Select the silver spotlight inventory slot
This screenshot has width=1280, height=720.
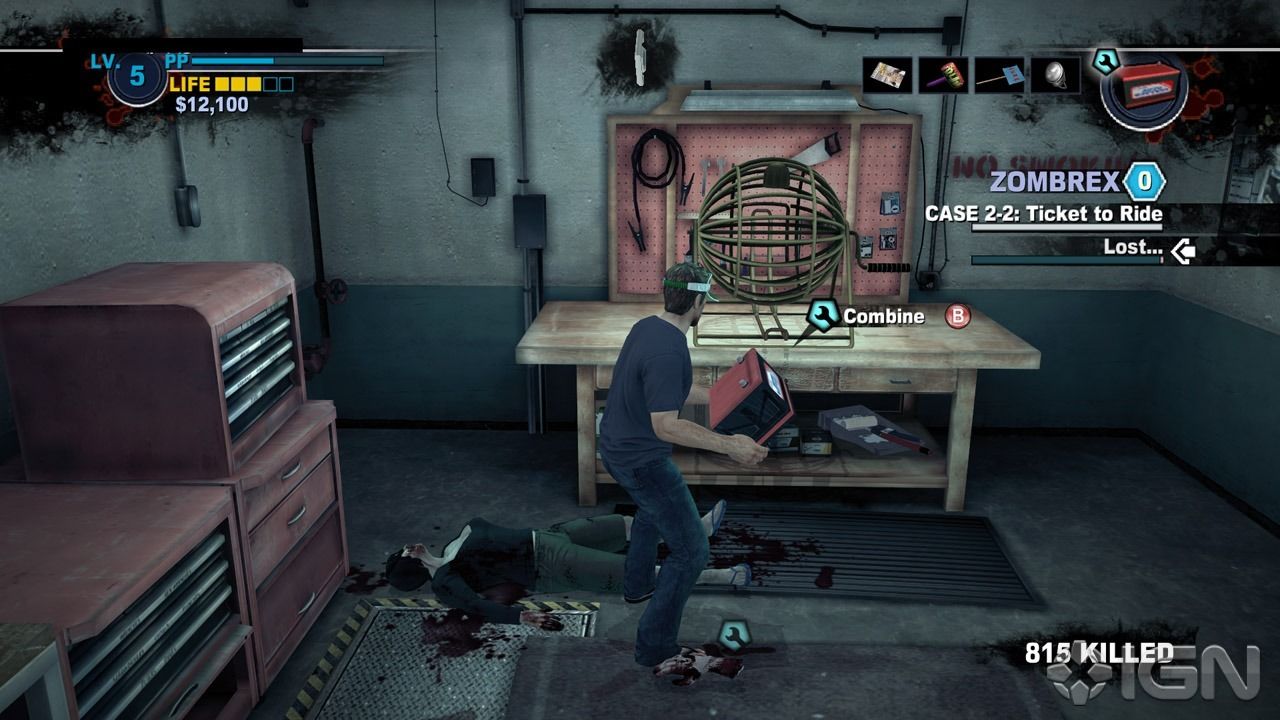1055,75
